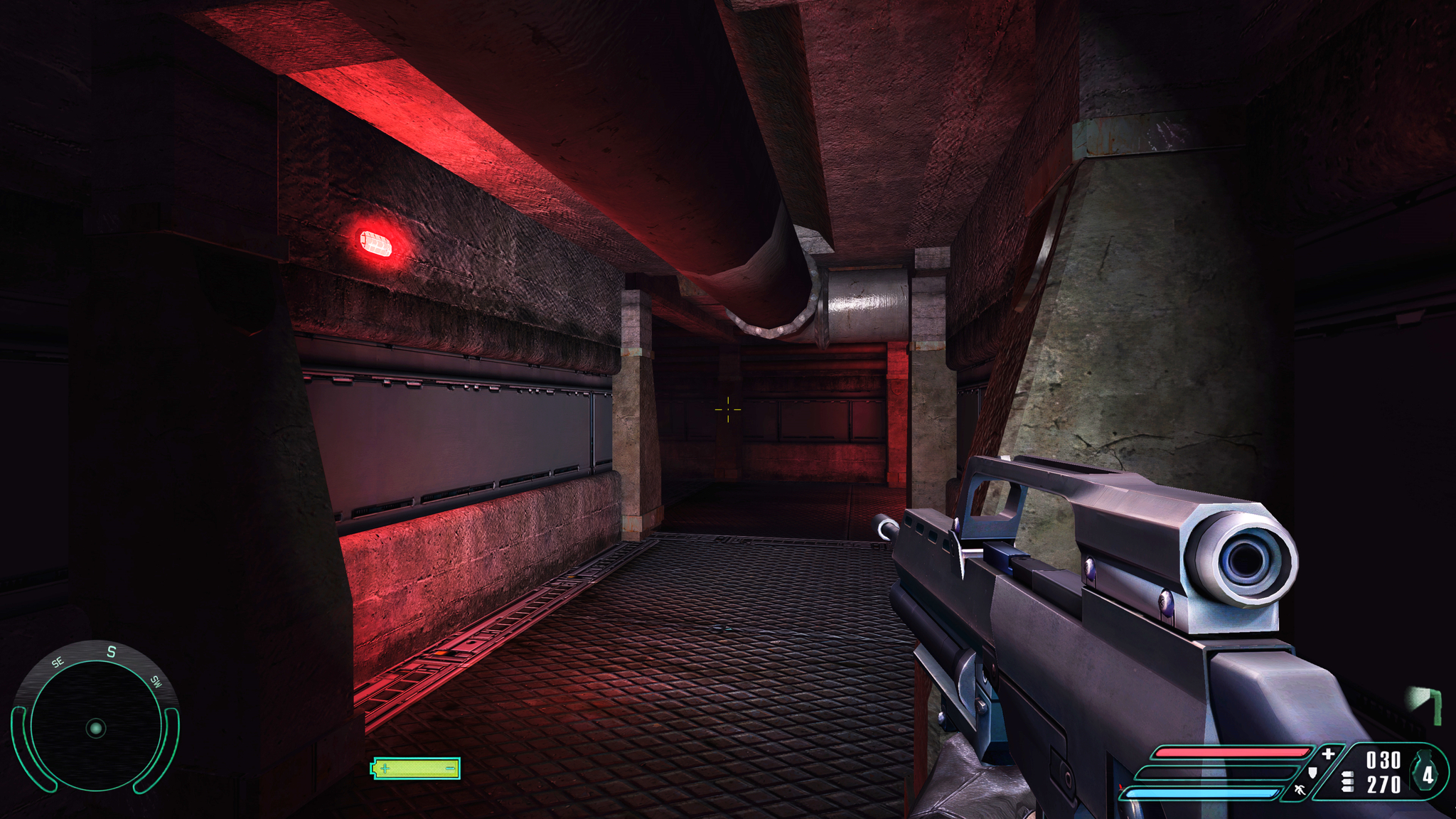
Task: Click the circular radar compass
Action: [x=95, y=727]
